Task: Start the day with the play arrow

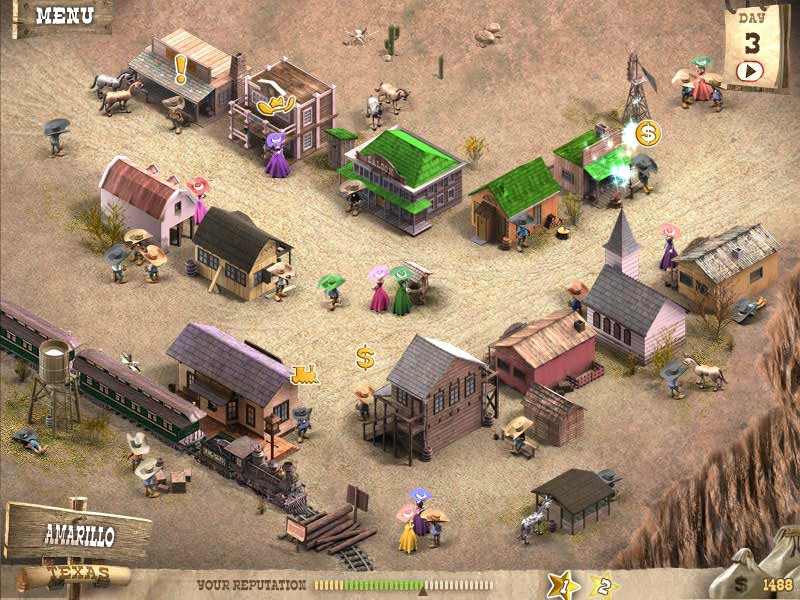Action: tap(750, 71)
